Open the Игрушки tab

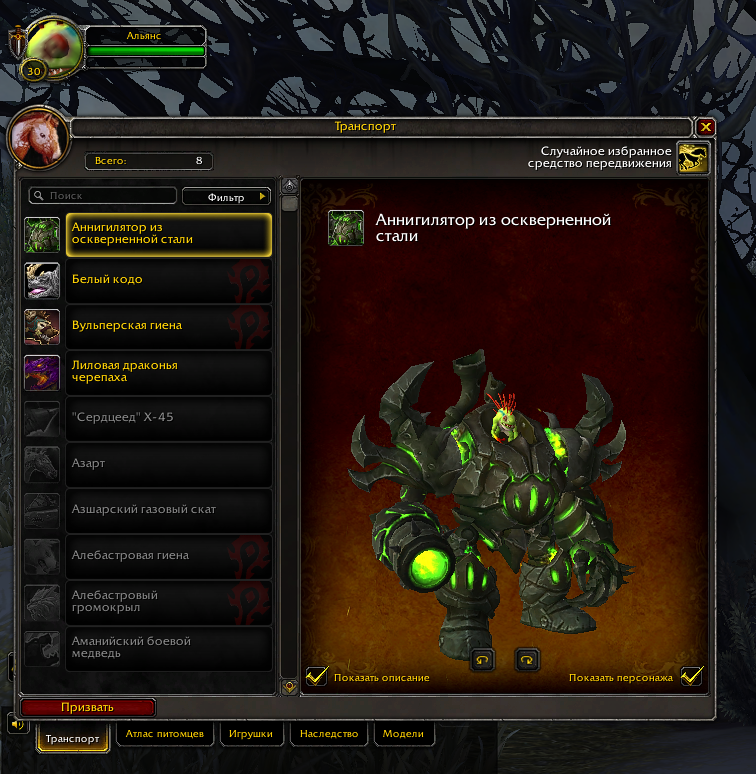(x=250, y=734)
